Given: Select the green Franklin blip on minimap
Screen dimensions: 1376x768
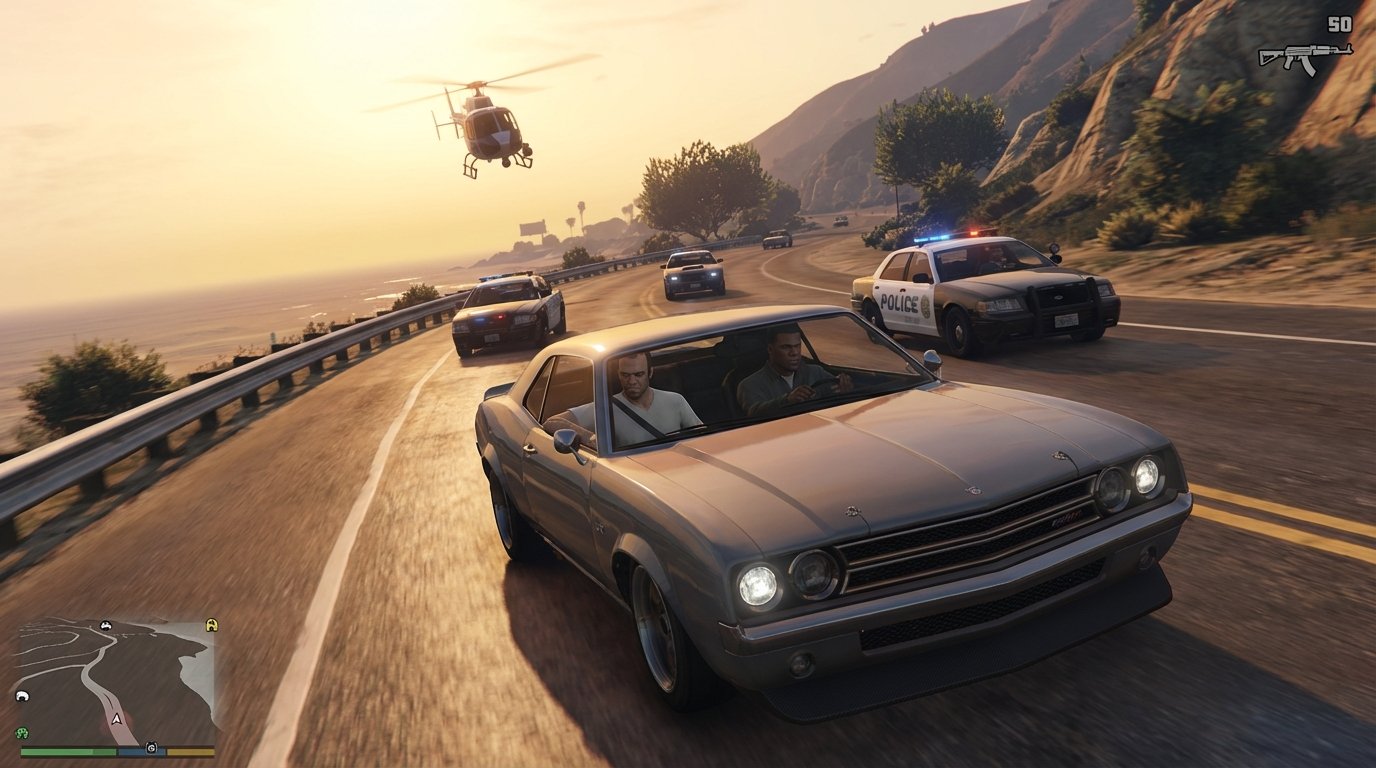Looking at the screenshot, I should (x=22, y=732).
